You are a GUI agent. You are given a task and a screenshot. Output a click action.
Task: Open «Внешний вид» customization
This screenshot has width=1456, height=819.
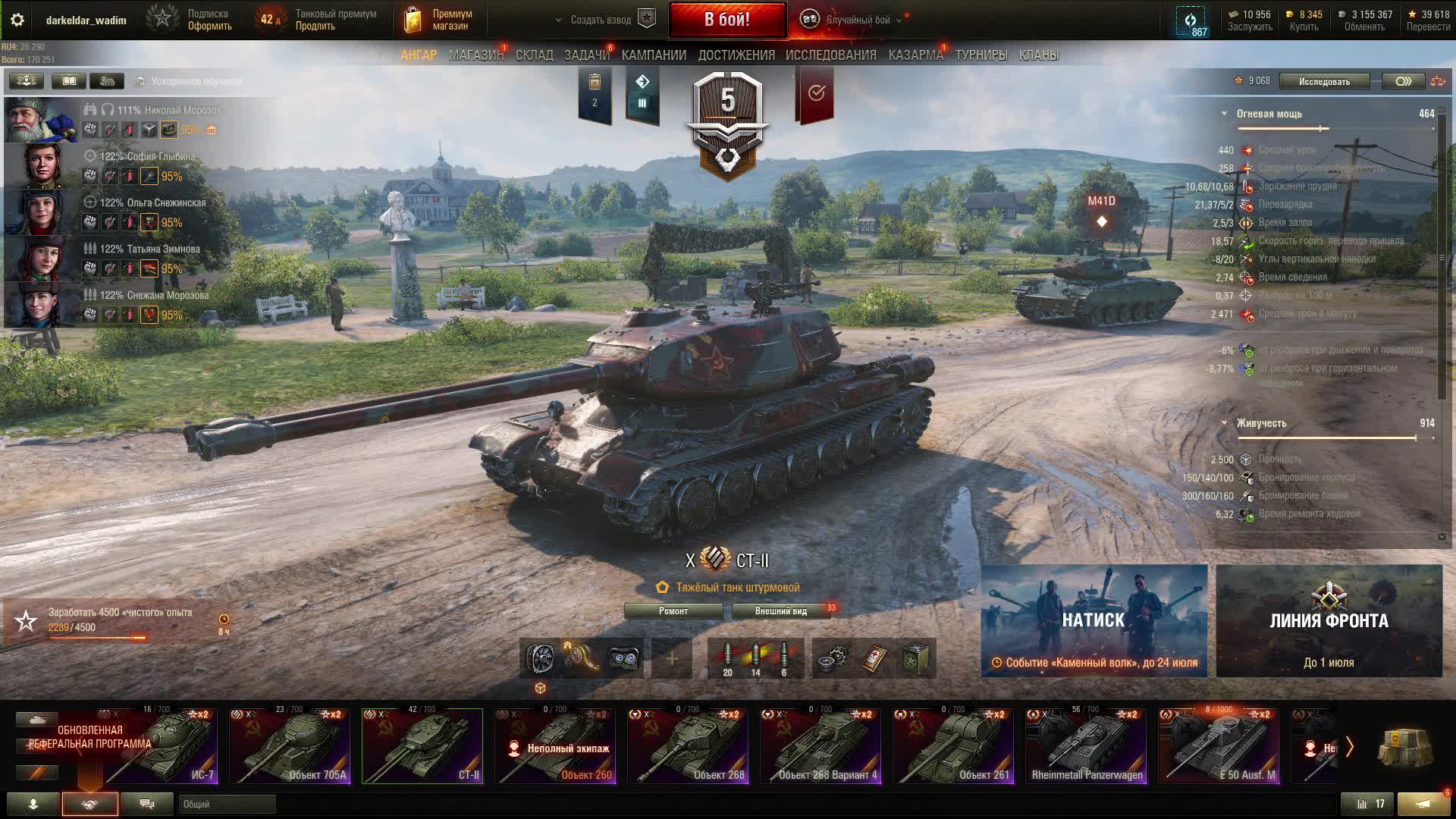[780, 611]
